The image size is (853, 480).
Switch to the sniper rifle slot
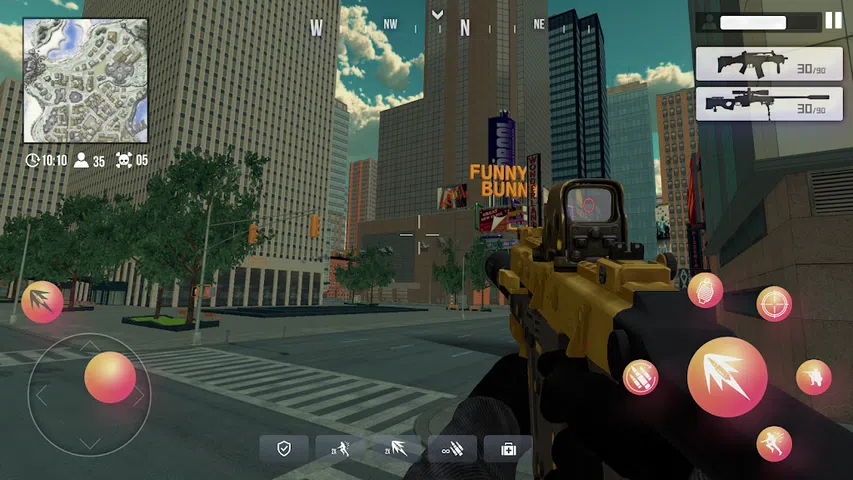[x=762, y=103]
